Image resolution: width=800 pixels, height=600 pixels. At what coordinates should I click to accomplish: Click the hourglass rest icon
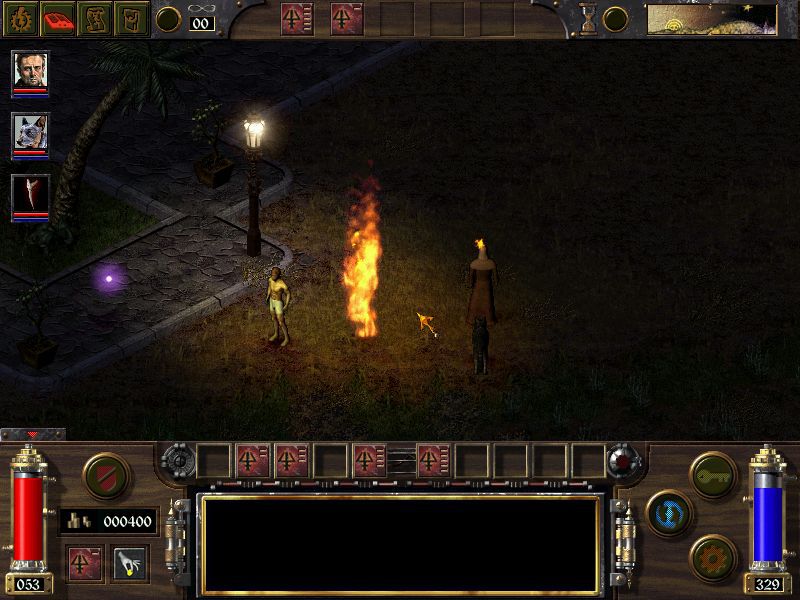point(589,18)
